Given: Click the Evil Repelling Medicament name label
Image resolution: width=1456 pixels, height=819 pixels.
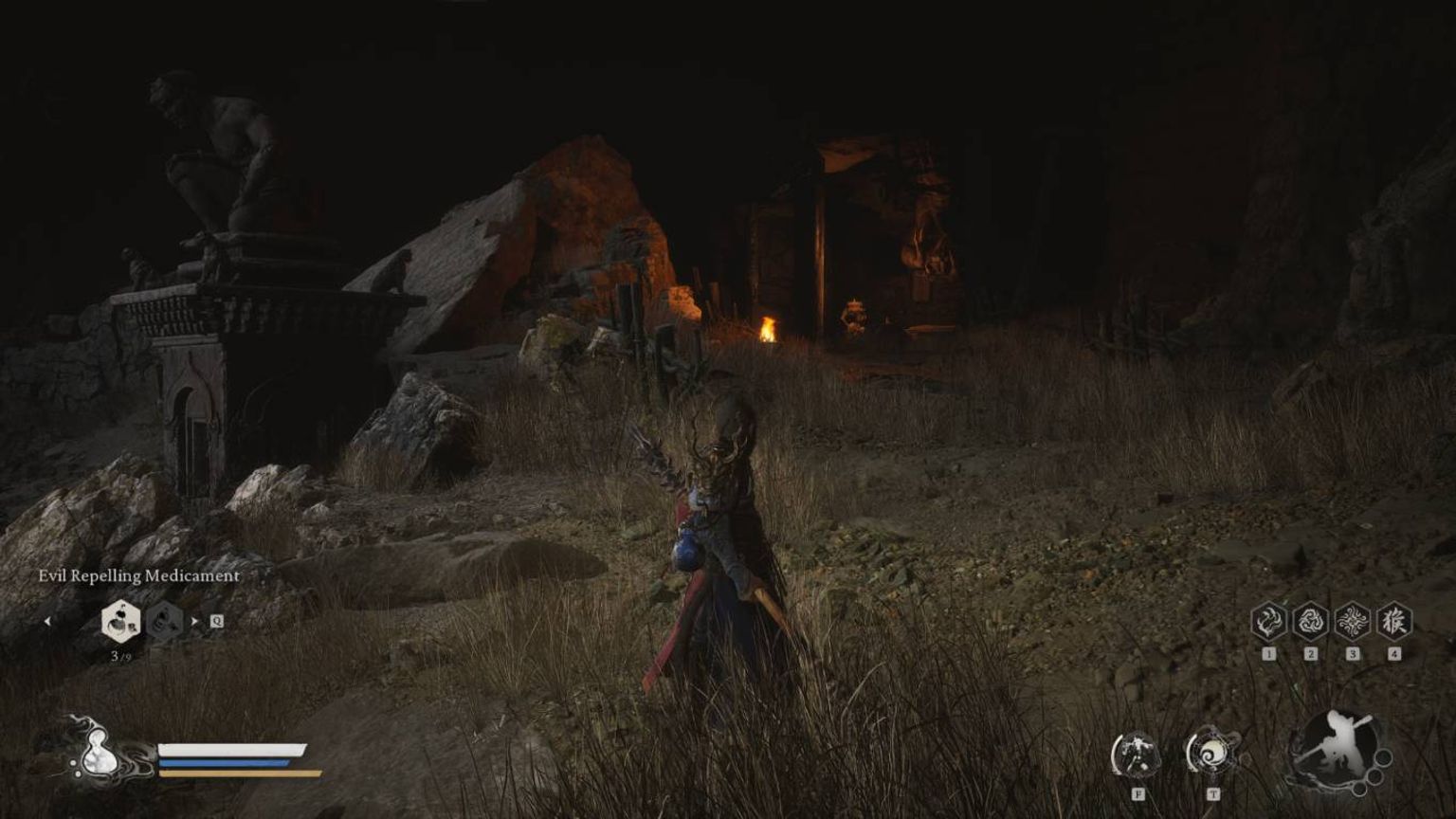Looking at the screenshot, I should [139, 574].
